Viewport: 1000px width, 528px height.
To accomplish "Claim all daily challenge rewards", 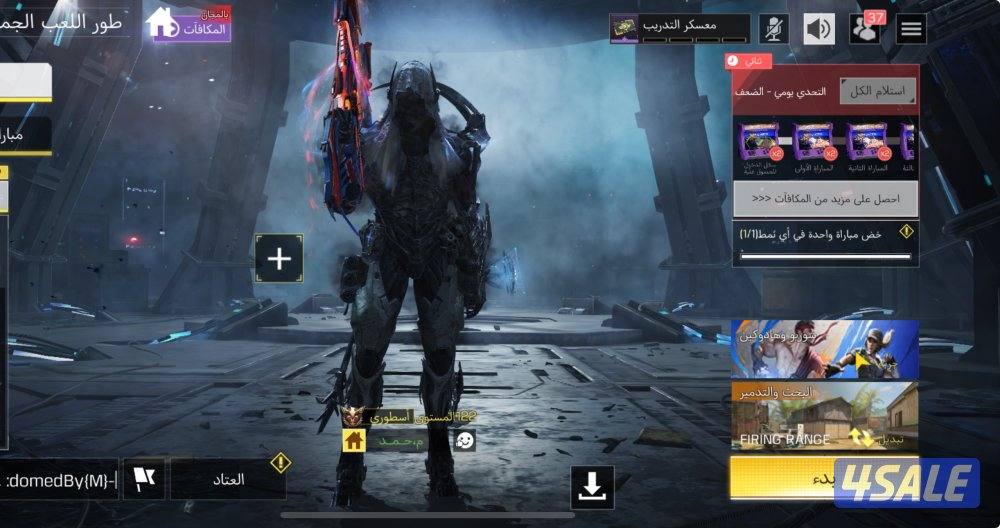I will [x=877, y=91].
